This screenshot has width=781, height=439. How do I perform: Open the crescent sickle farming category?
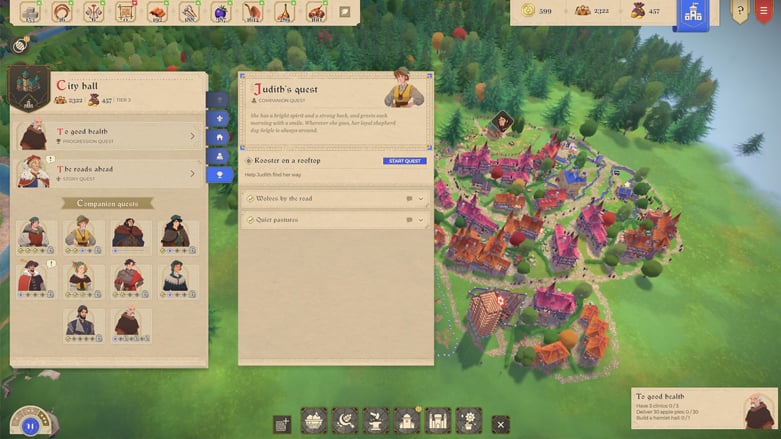click(x=345, y=421)
